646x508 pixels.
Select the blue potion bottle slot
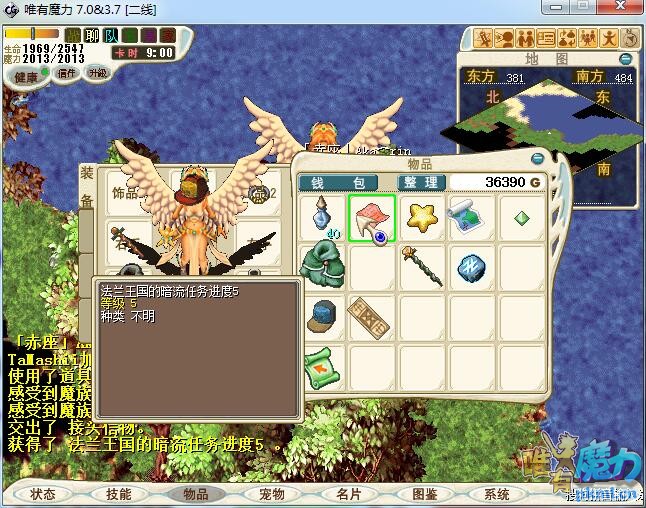(322, 218)
